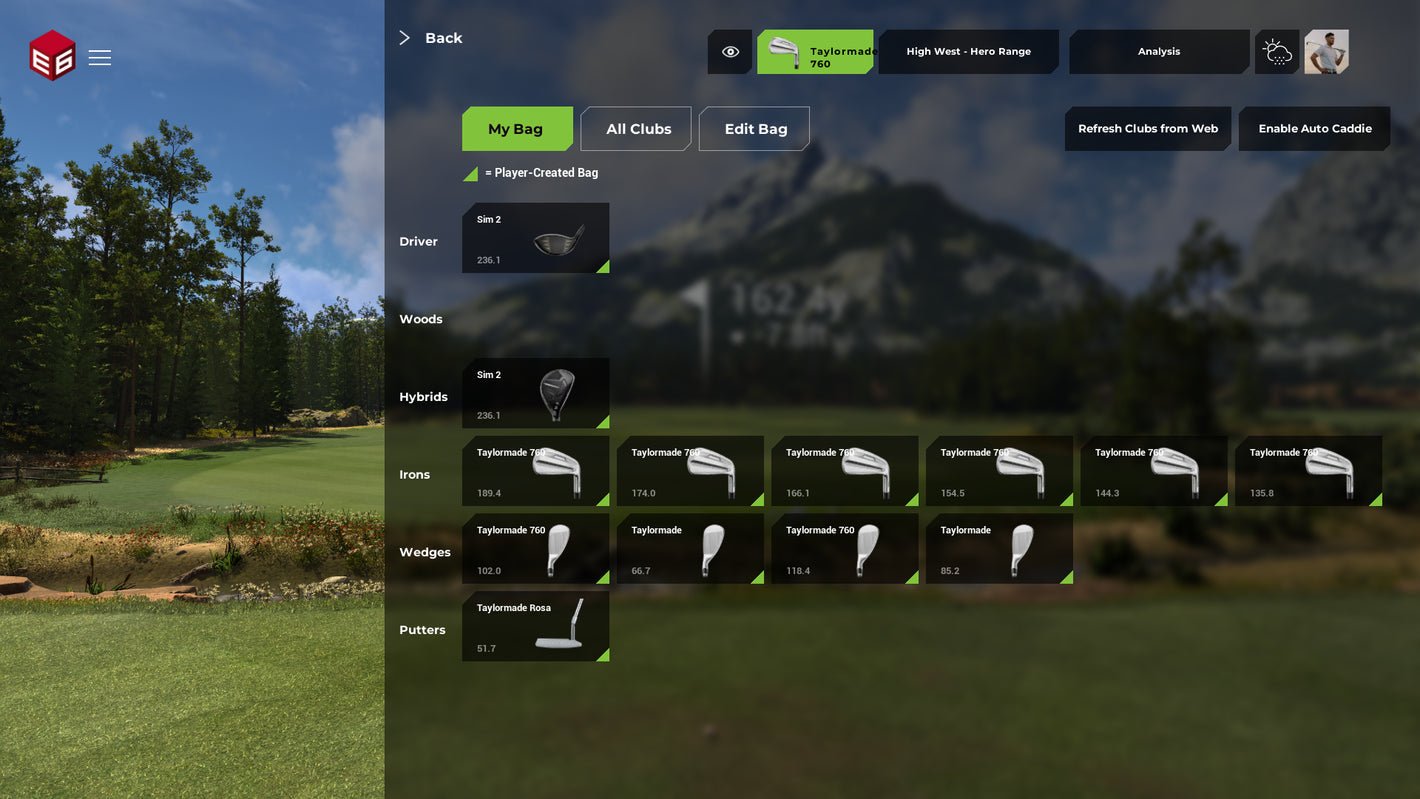
Task: Click Refresh Clubs from Web
Action: (x=1147, y=128)
